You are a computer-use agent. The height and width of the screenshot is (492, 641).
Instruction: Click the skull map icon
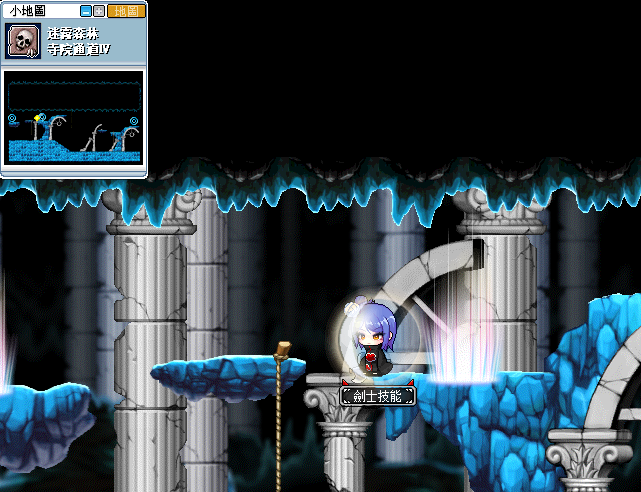(23, 42)
